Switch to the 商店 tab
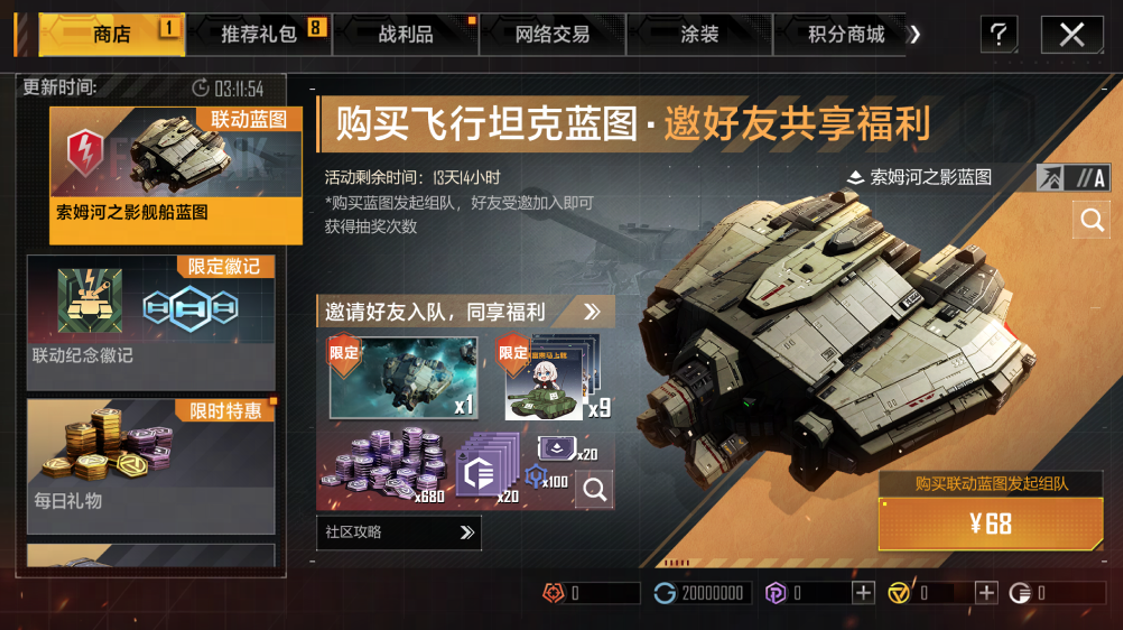1123x630 pixels. point(111,35)
